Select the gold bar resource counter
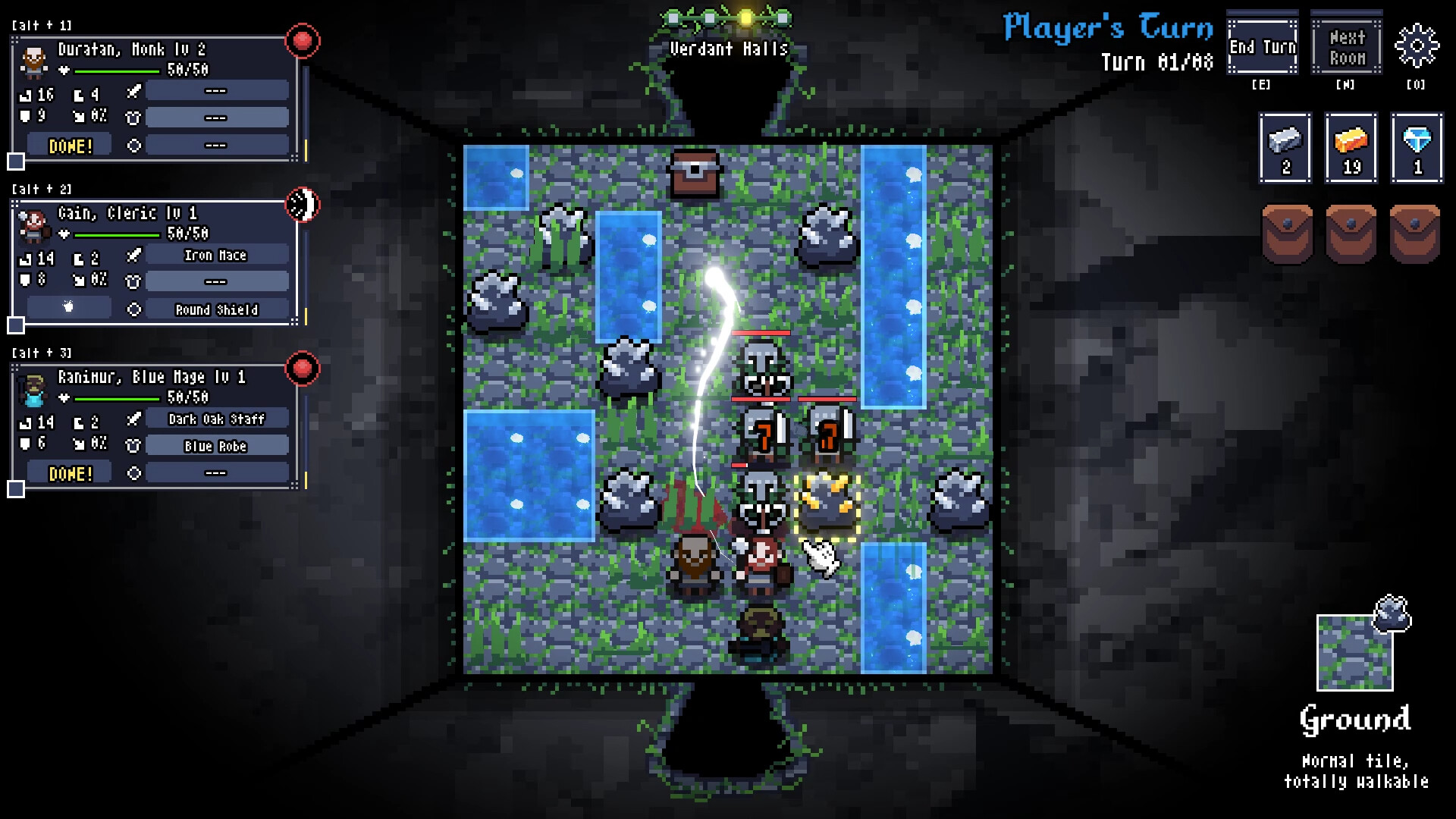The height and width of the screenshot is (819, 1456). click(1351, 146)
